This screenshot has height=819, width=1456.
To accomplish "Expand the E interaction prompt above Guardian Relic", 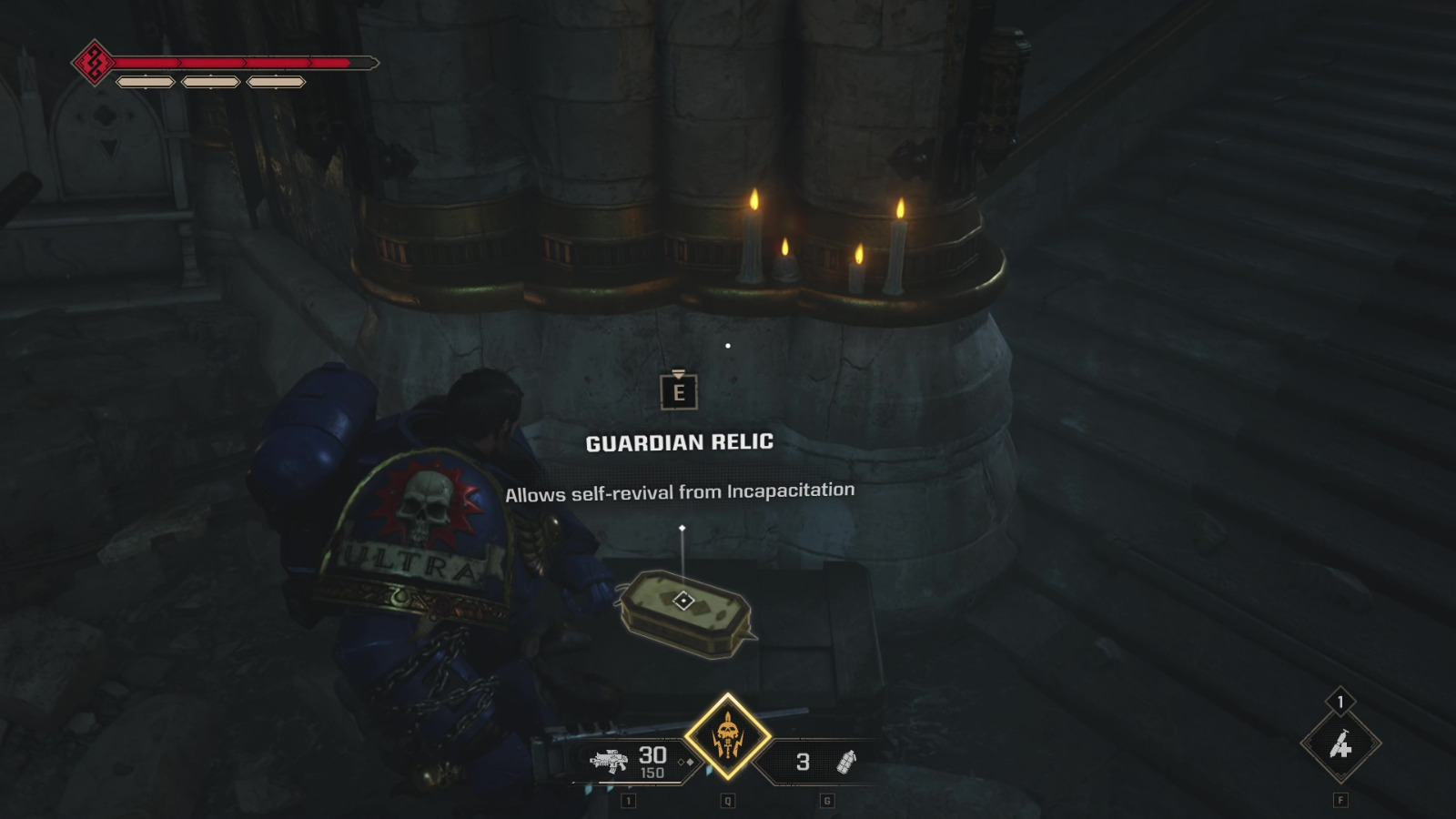I will pos(677,394).
